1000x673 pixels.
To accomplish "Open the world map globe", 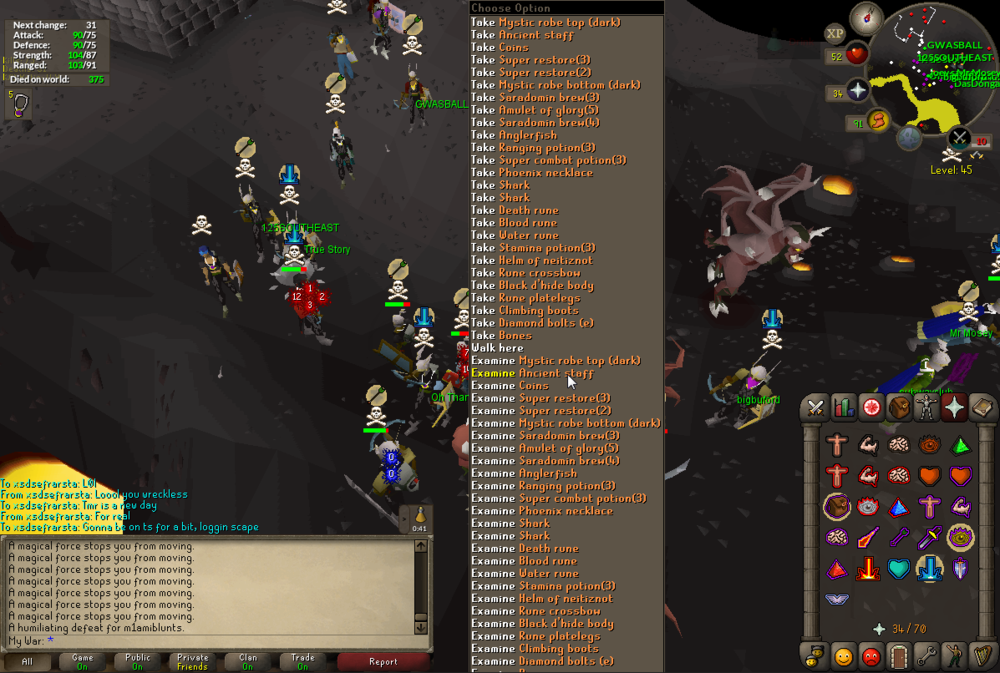I will point(908,139).
